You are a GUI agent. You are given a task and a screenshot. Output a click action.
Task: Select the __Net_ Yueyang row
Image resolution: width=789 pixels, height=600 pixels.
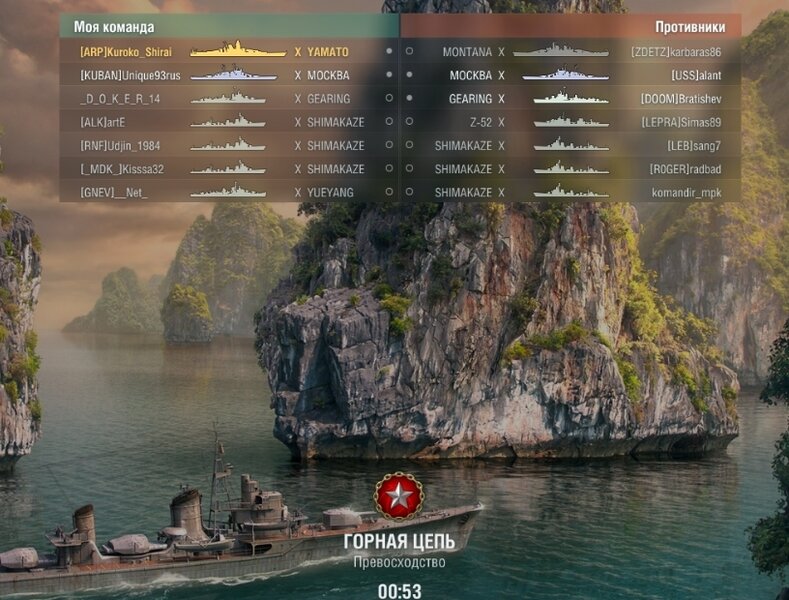pos(228,192)
